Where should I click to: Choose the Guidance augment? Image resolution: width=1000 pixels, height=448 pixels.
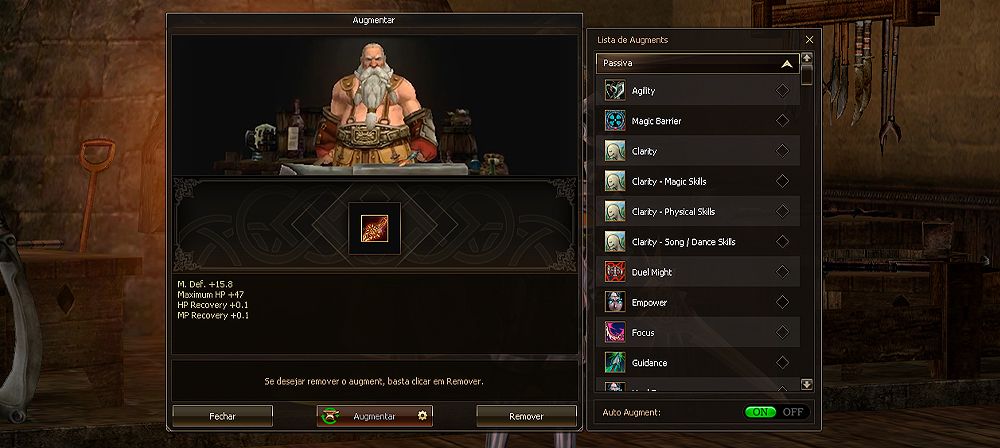tap(697, 362)
